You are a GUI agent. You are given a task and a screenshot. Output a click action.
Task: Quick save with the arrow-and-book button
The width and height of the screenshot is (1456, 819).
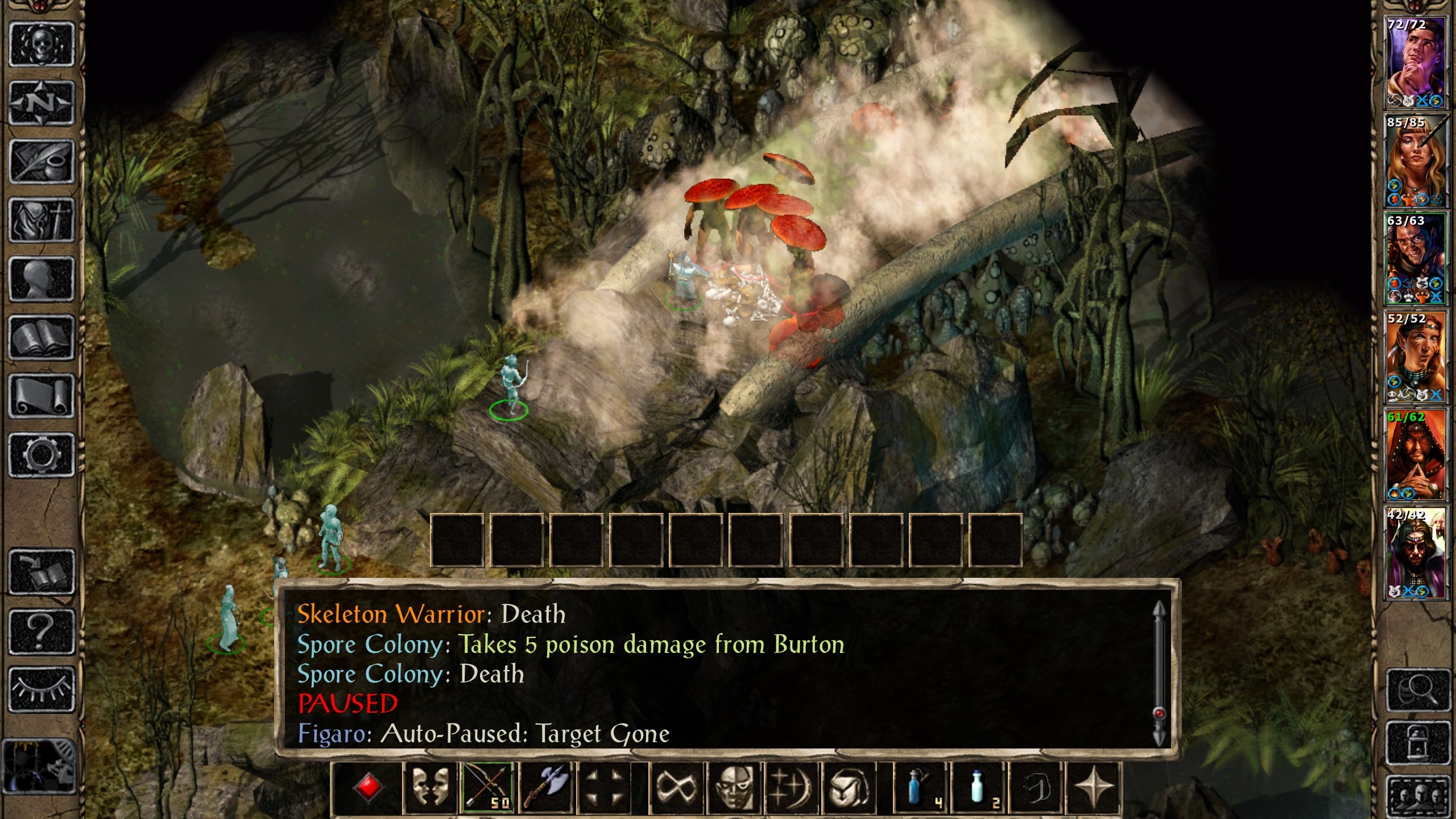pyautogui.click(x=41, y=572)
